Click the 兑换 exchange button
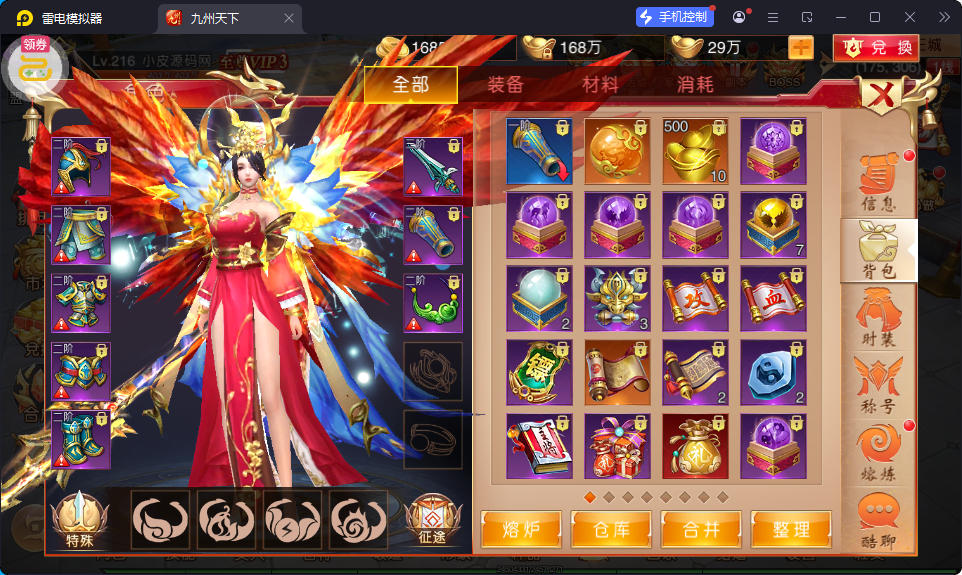Screen dimensions: 962x575 (x=877, y=47)
